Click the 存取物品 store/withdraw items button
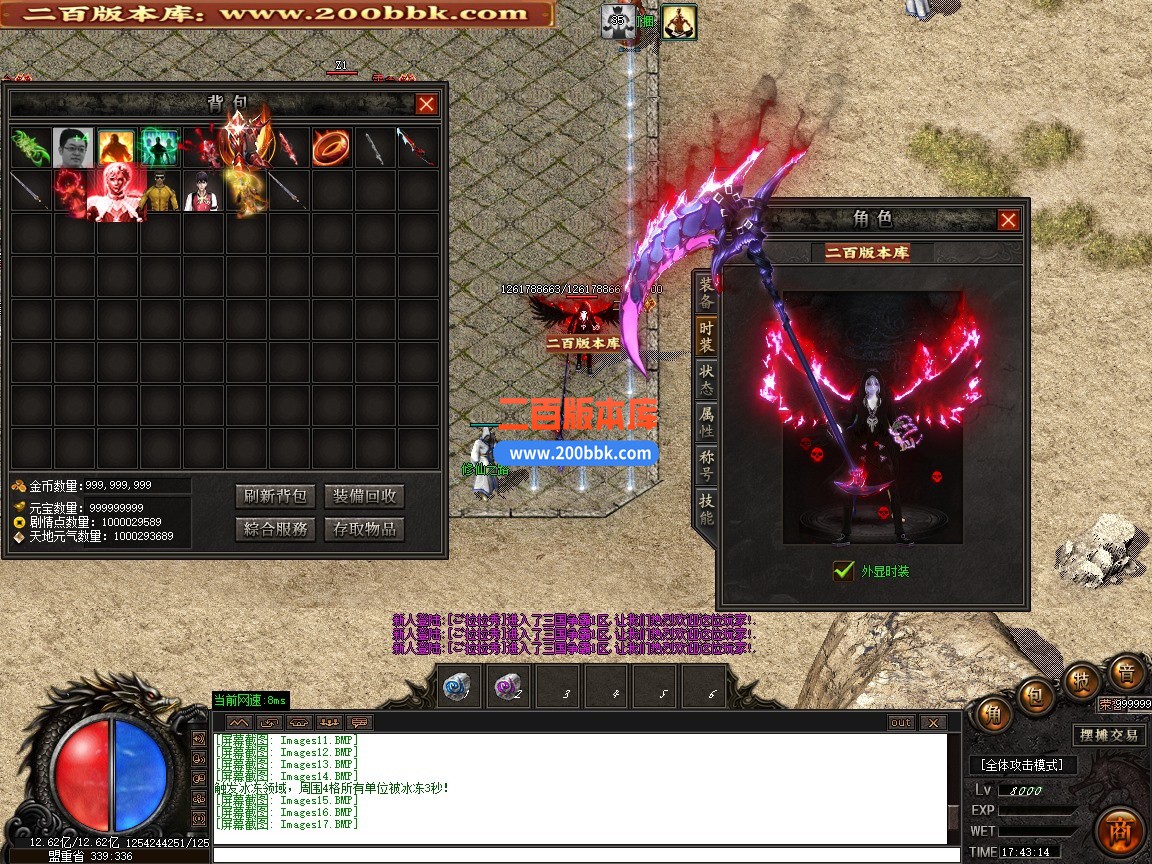1152x864 pixels. tap(364, 529)
